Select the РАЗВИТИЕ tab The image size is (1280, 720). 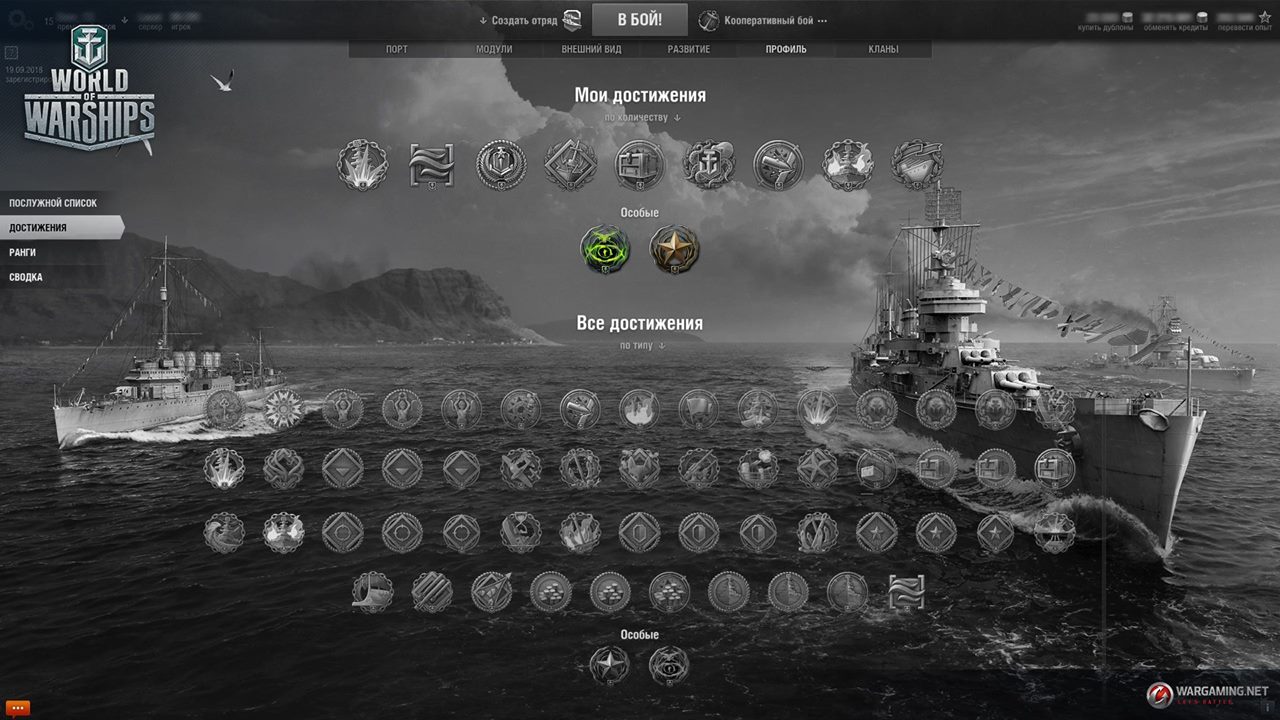[689, 49]
